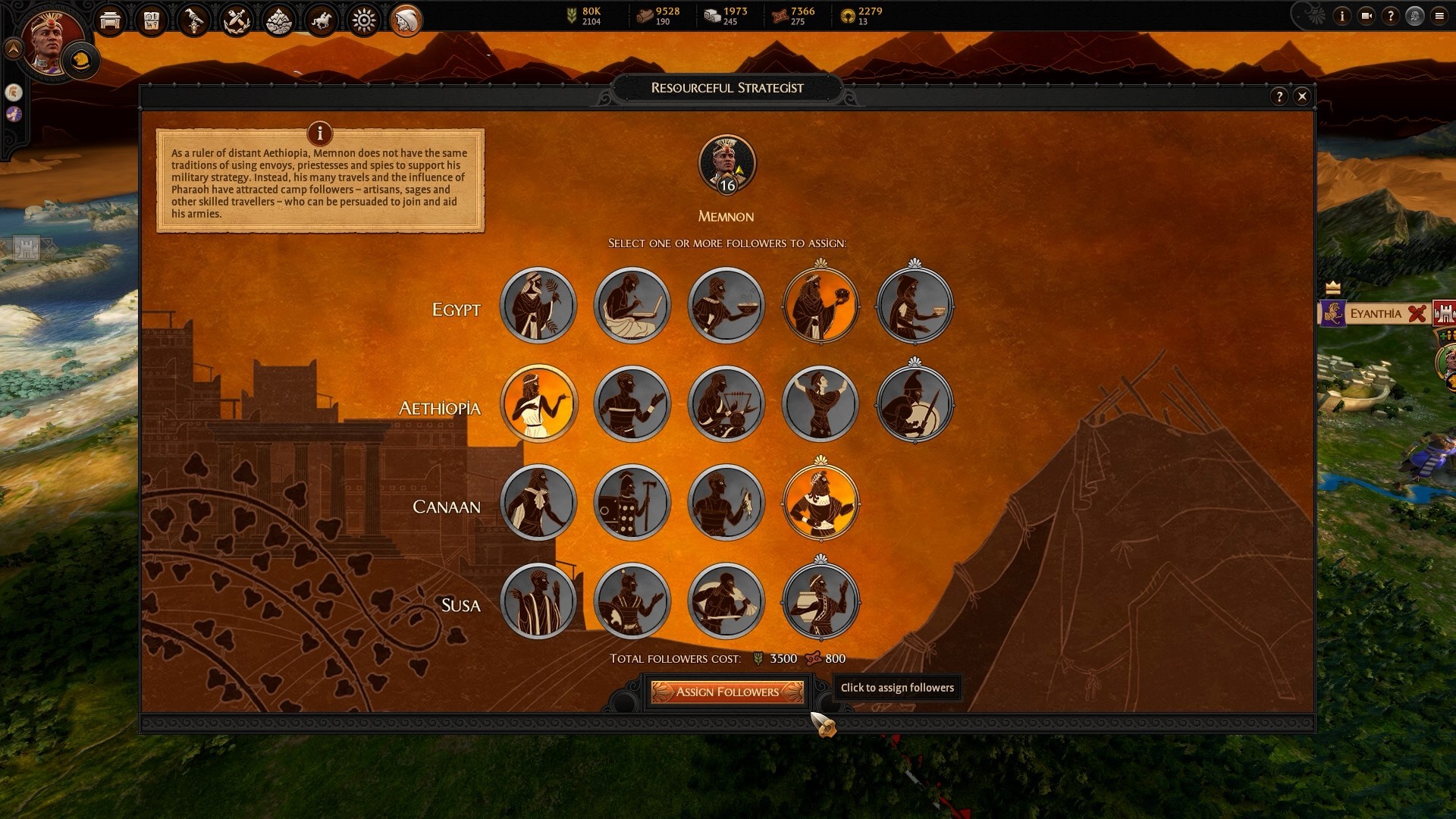Toggle selection of the highlighted Canaan follower

[x=821, y=503]
